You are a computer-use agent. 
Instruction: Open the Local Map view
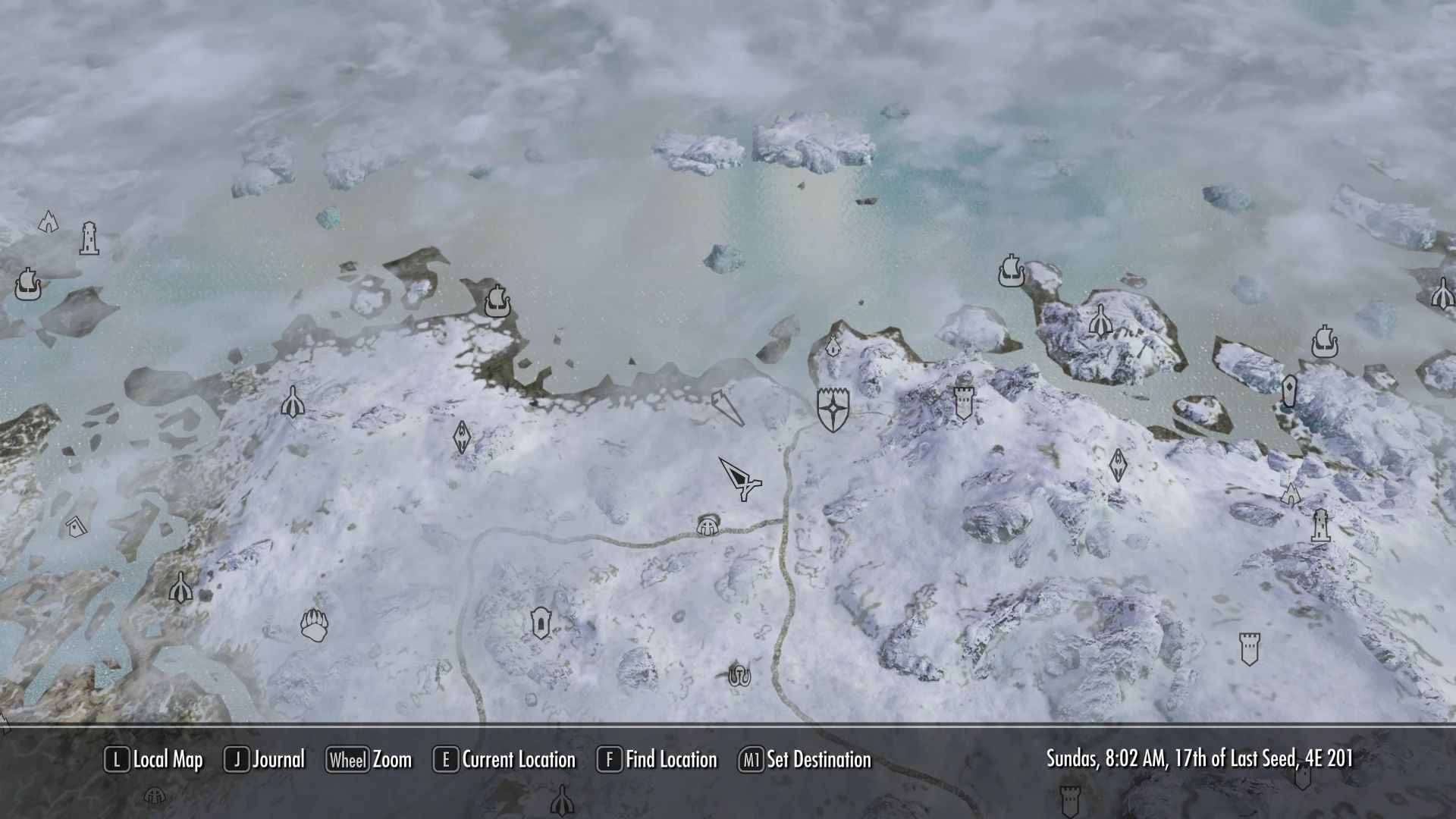[155, 760]
